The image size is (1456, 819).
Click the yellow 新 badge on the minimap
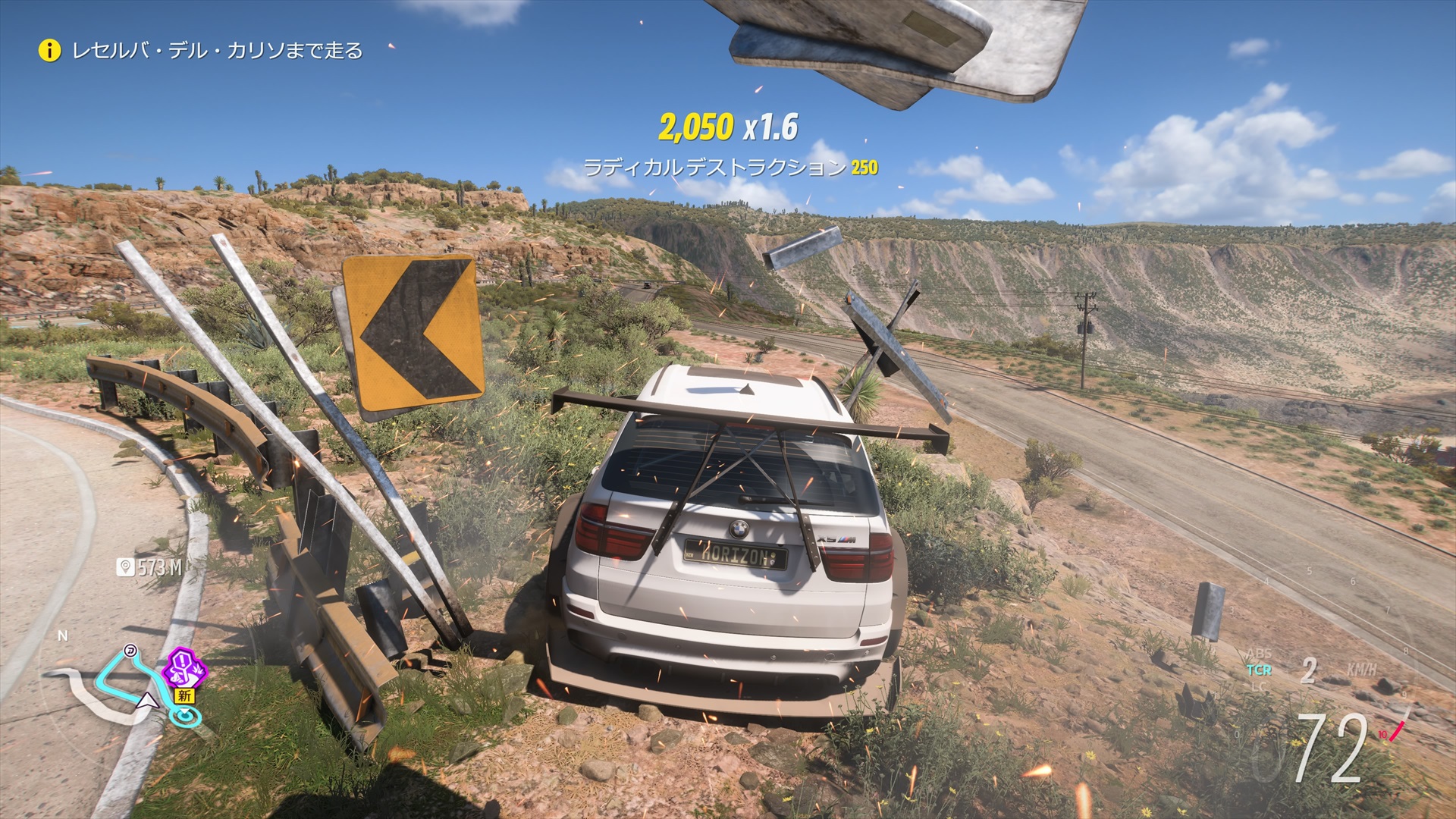point(184,695)
